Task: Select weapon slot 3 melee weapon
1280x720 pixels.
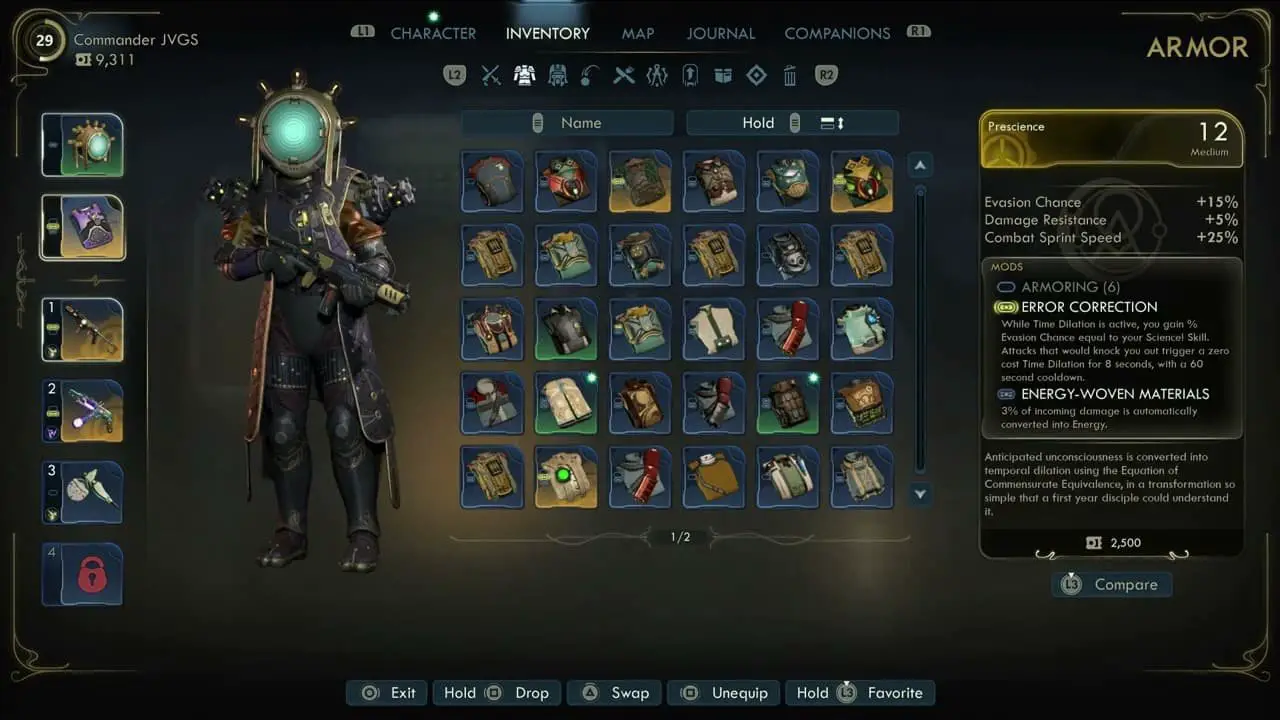Action: (82, 492)
